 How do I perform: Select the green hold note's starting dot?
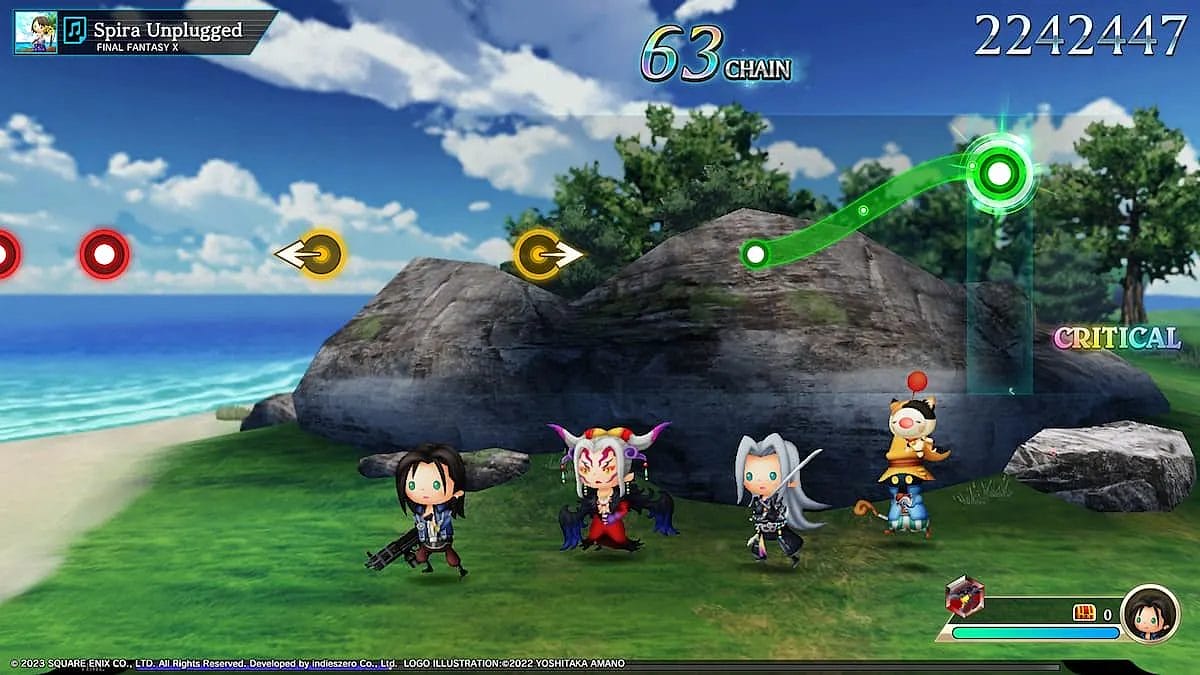(755, 254)
